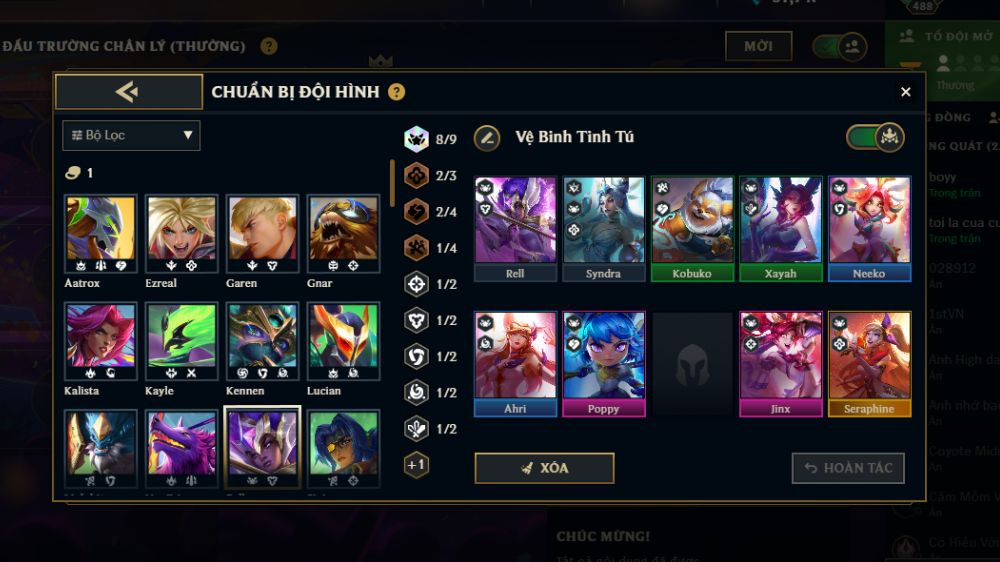Edit the team name with pencil icon

[487, 137]
